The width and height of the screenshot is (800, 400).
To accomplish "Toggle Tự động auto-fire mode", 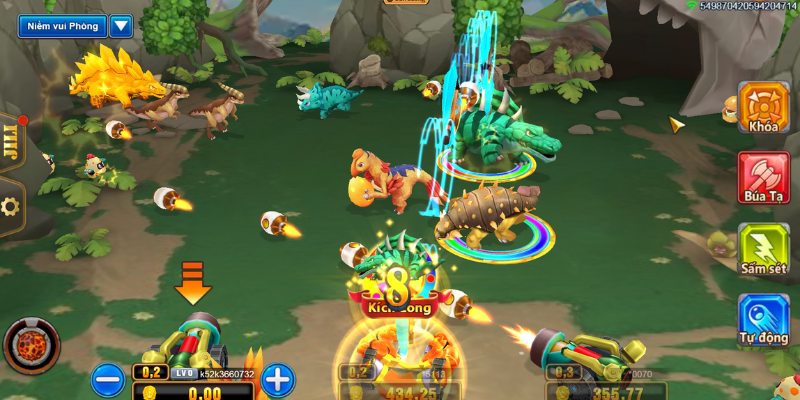I will point(763,321).
